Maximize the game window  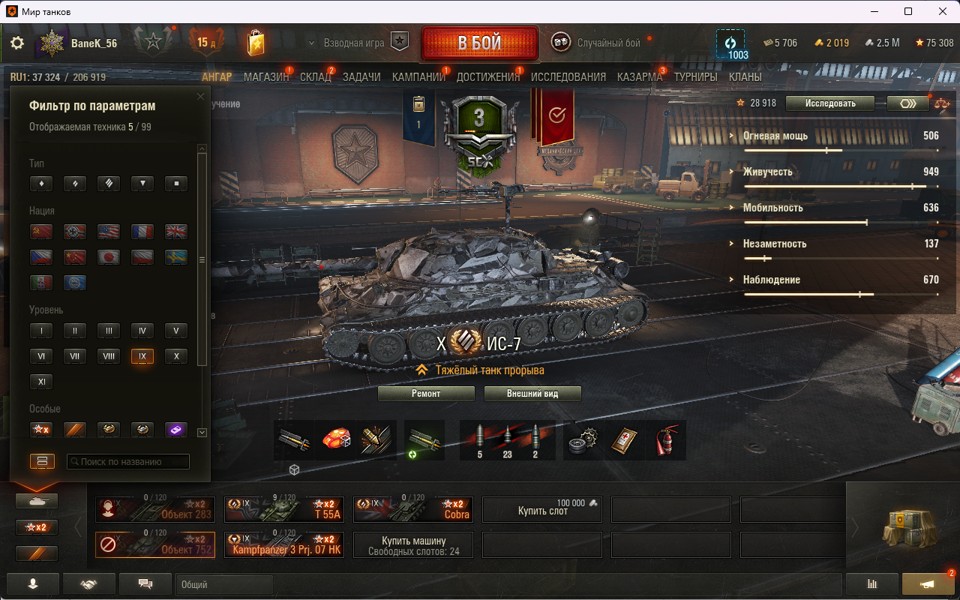908,11
